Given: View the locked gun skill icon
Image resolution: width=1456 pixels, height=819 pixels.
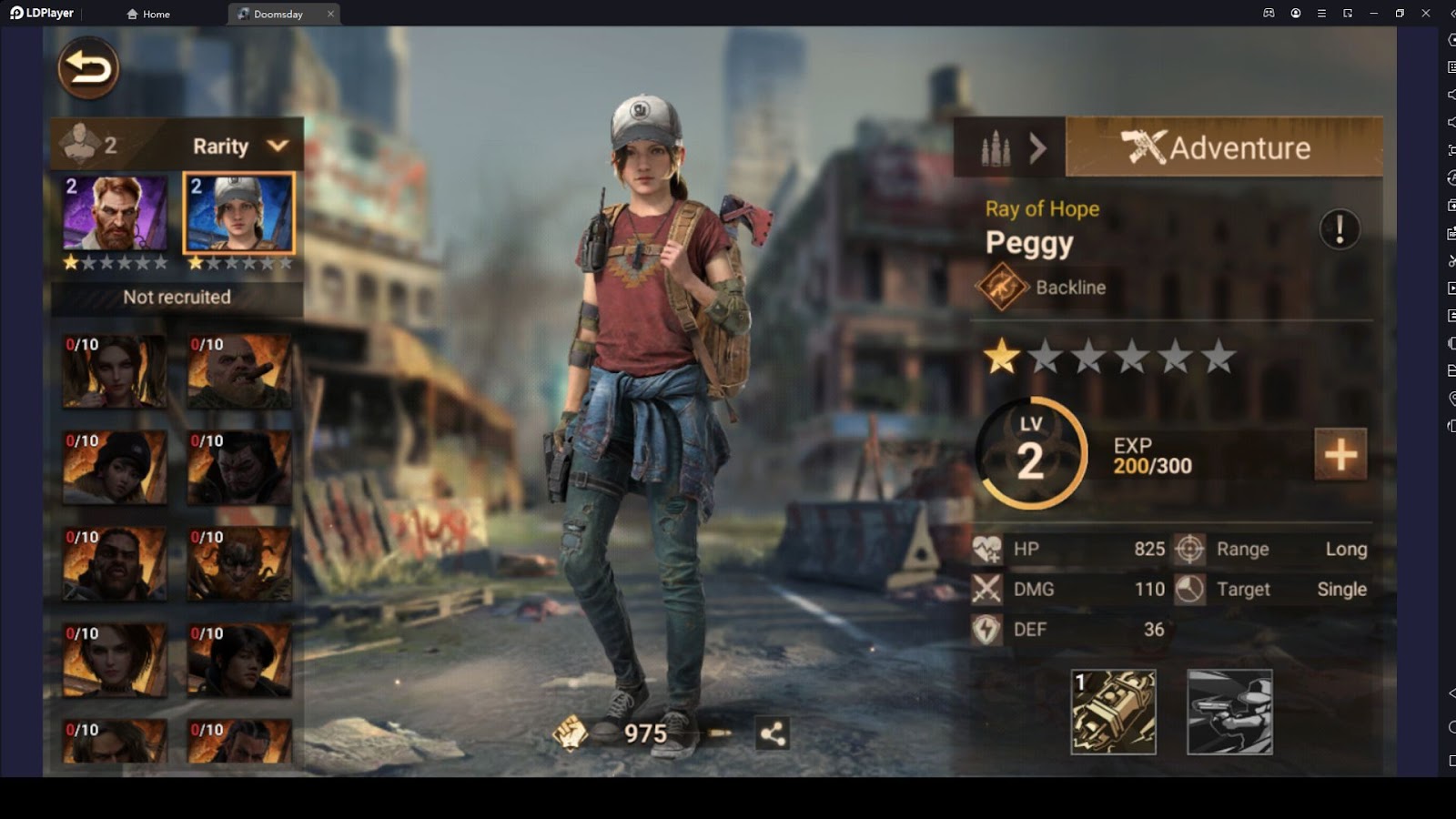Looking at the screenshot, I should (x=1229, y=713).
